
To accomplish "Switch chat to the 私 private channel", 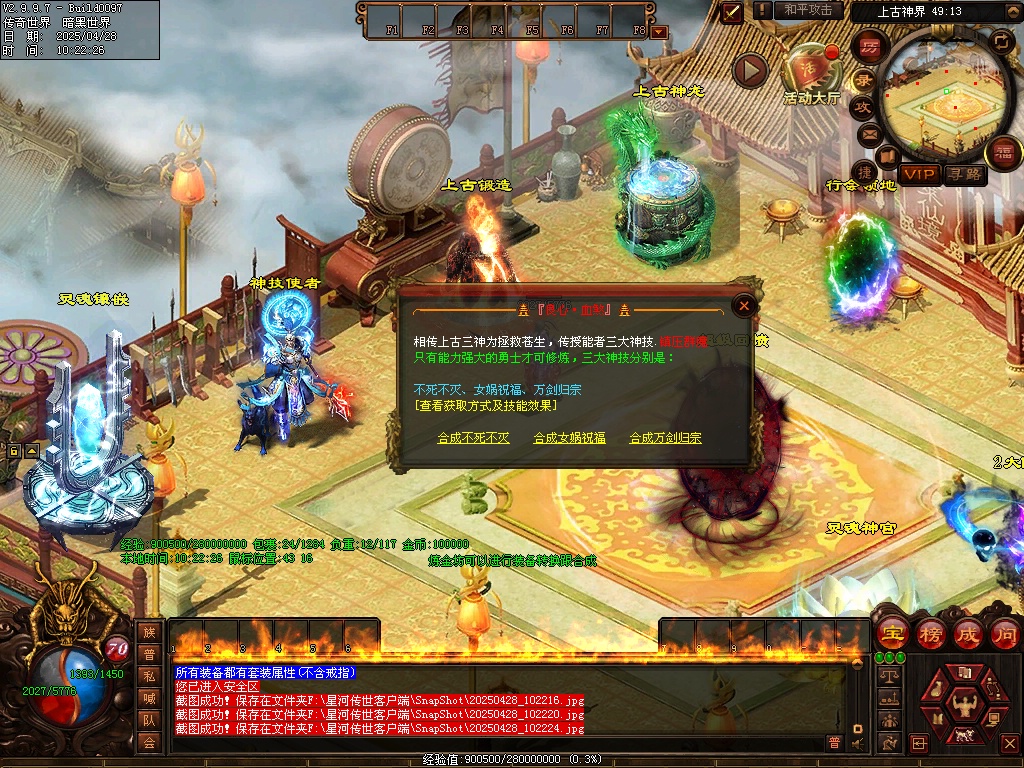I will [x=149, y=676].
